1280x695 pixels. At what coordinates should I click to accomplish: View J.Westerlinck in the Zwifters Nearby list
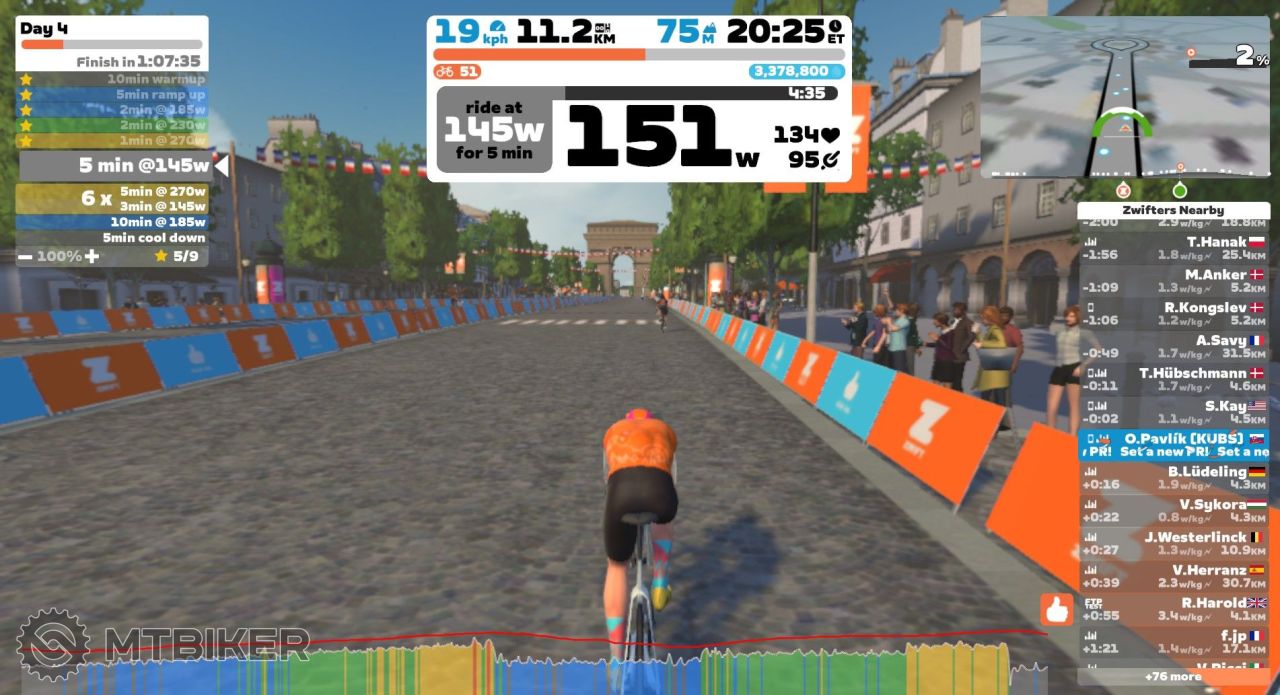[1173, 544]
